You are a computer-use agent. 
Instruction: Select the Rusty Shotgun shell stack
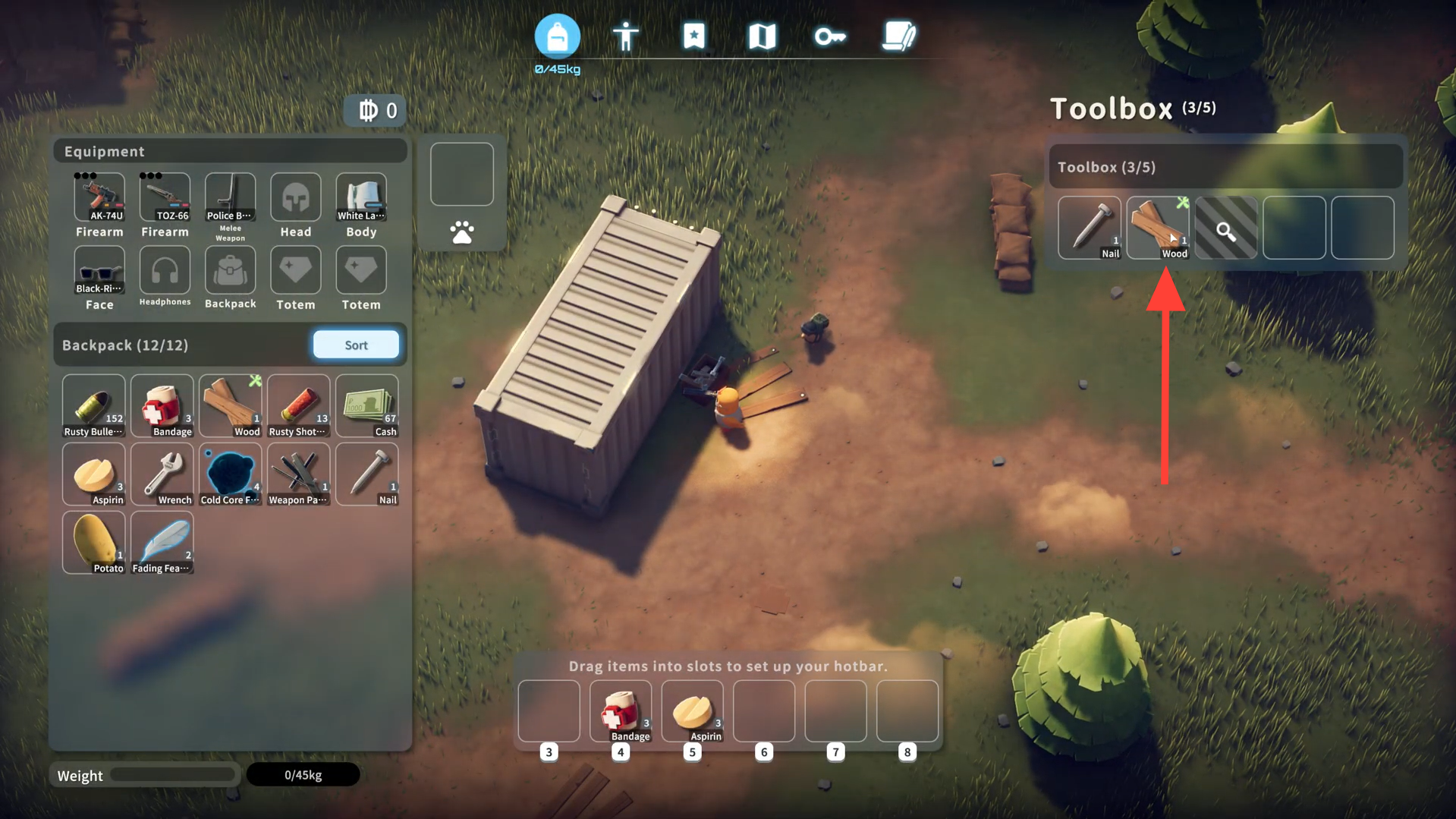[299, 406]
